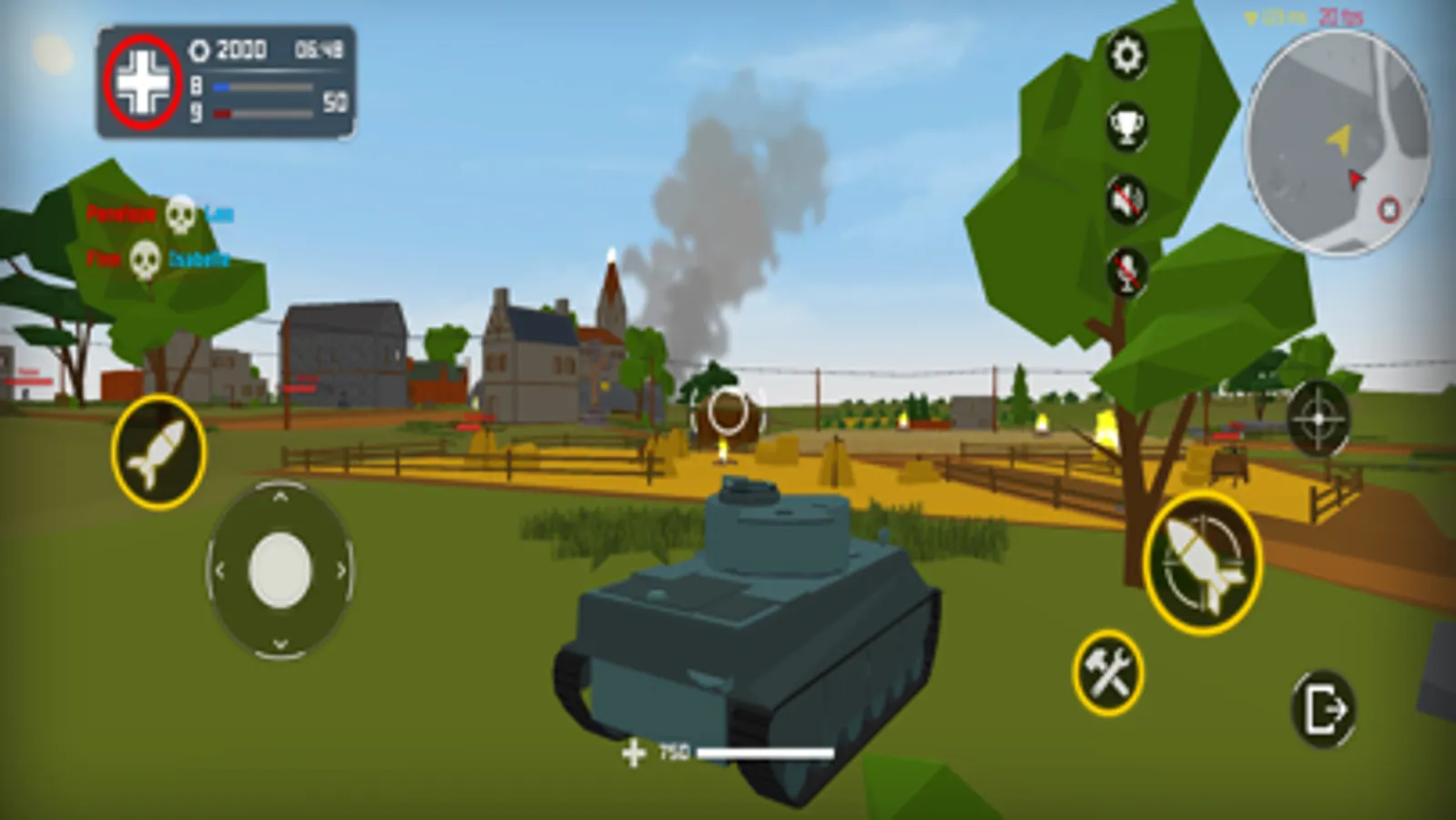
Task: Open the game settings gear icon
Action: tap(1125, 55)
